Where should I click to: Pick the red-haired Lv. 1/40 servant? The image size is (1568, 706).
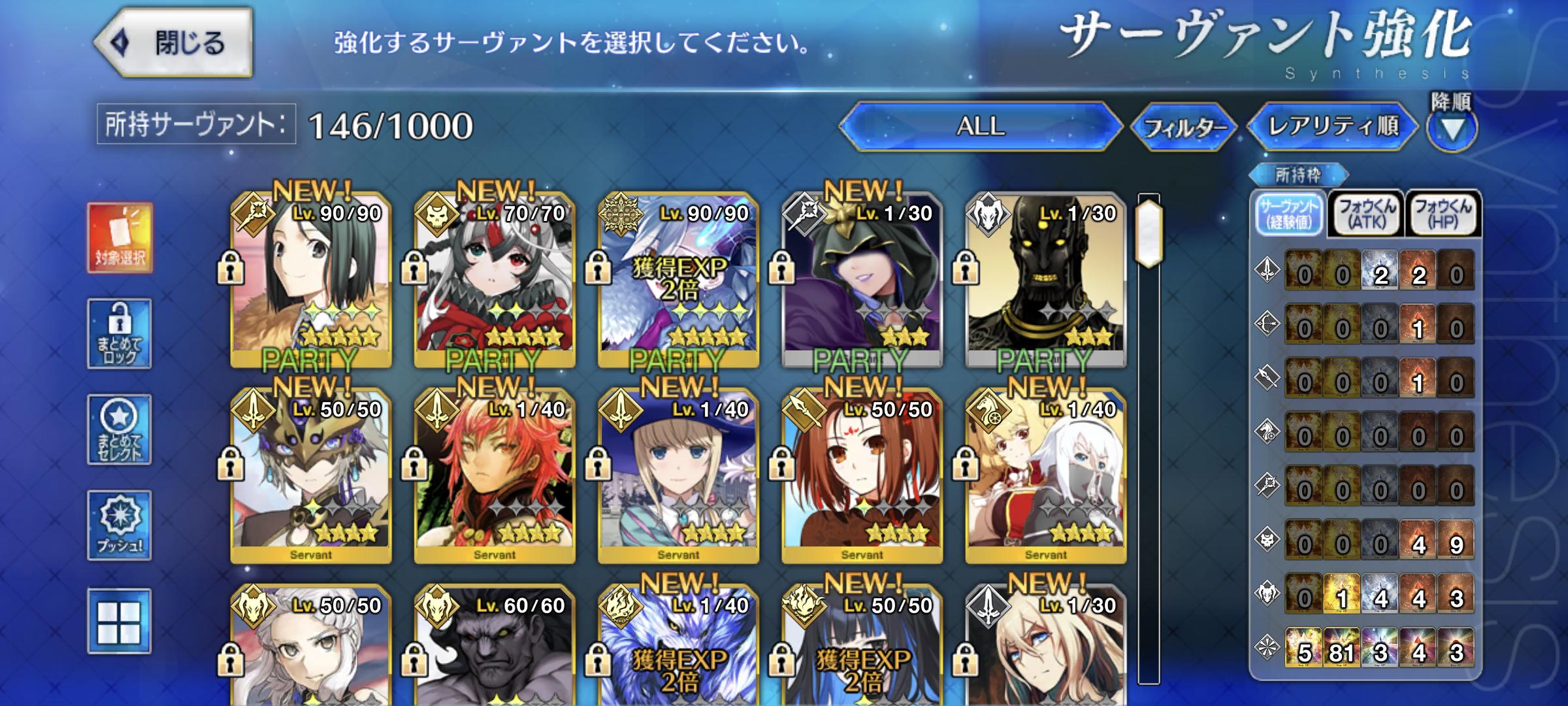(x=495, y=476)
